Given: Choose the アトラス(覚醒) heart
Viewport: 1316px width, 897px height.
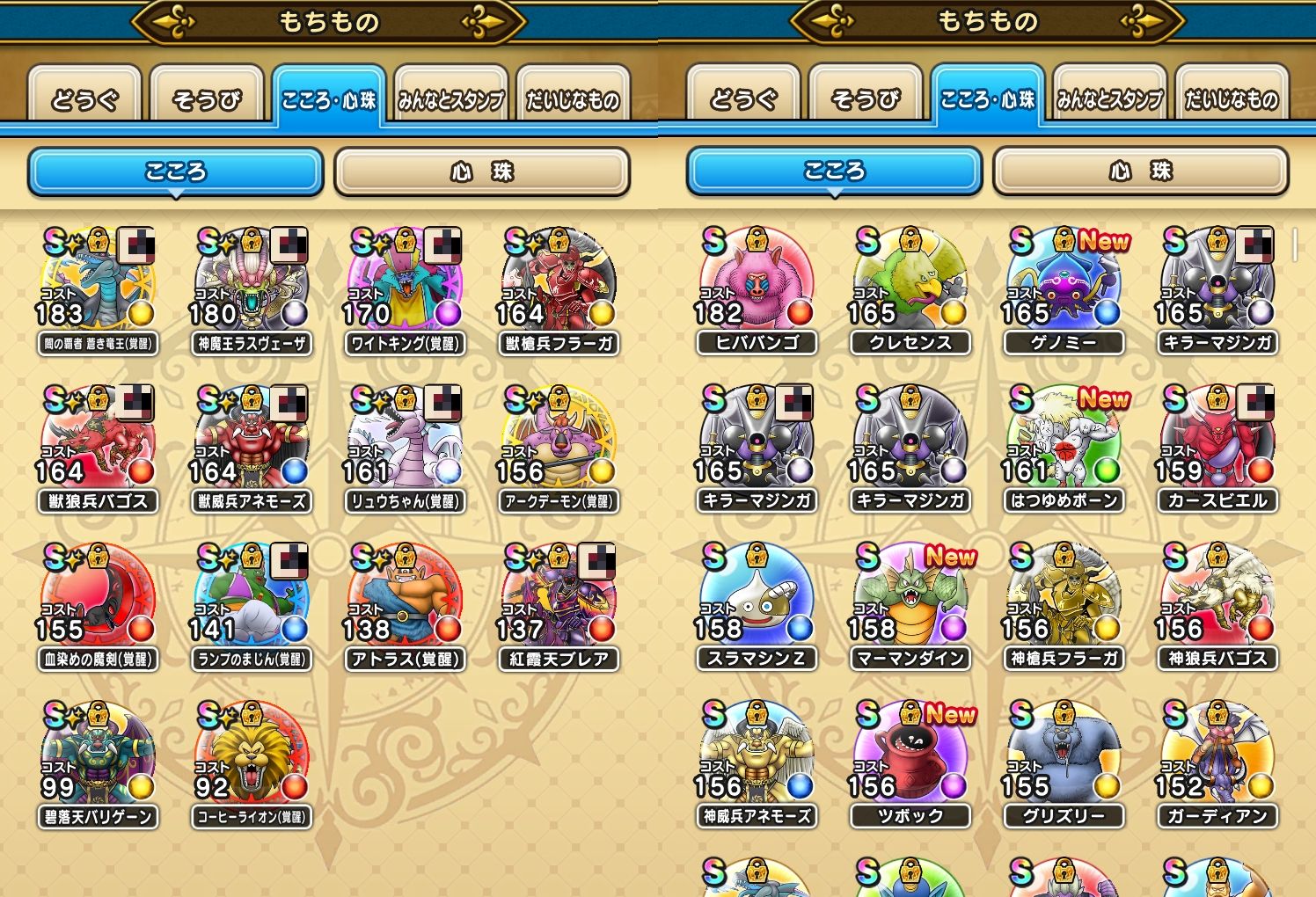Looking at the screenshot, I should pos(405,598).
